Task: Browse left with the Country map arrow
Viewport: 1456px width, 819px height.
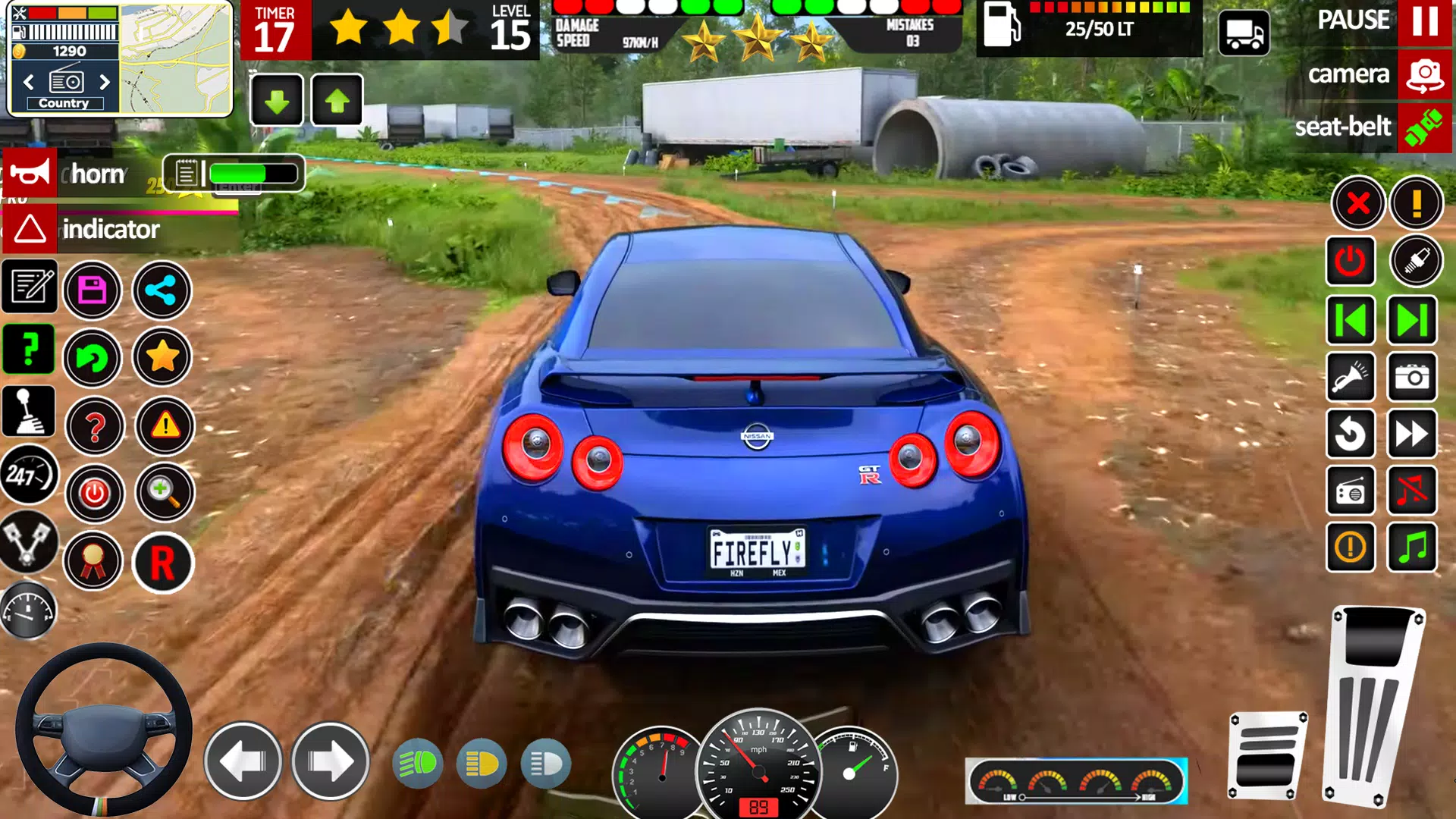Action: 29,81
